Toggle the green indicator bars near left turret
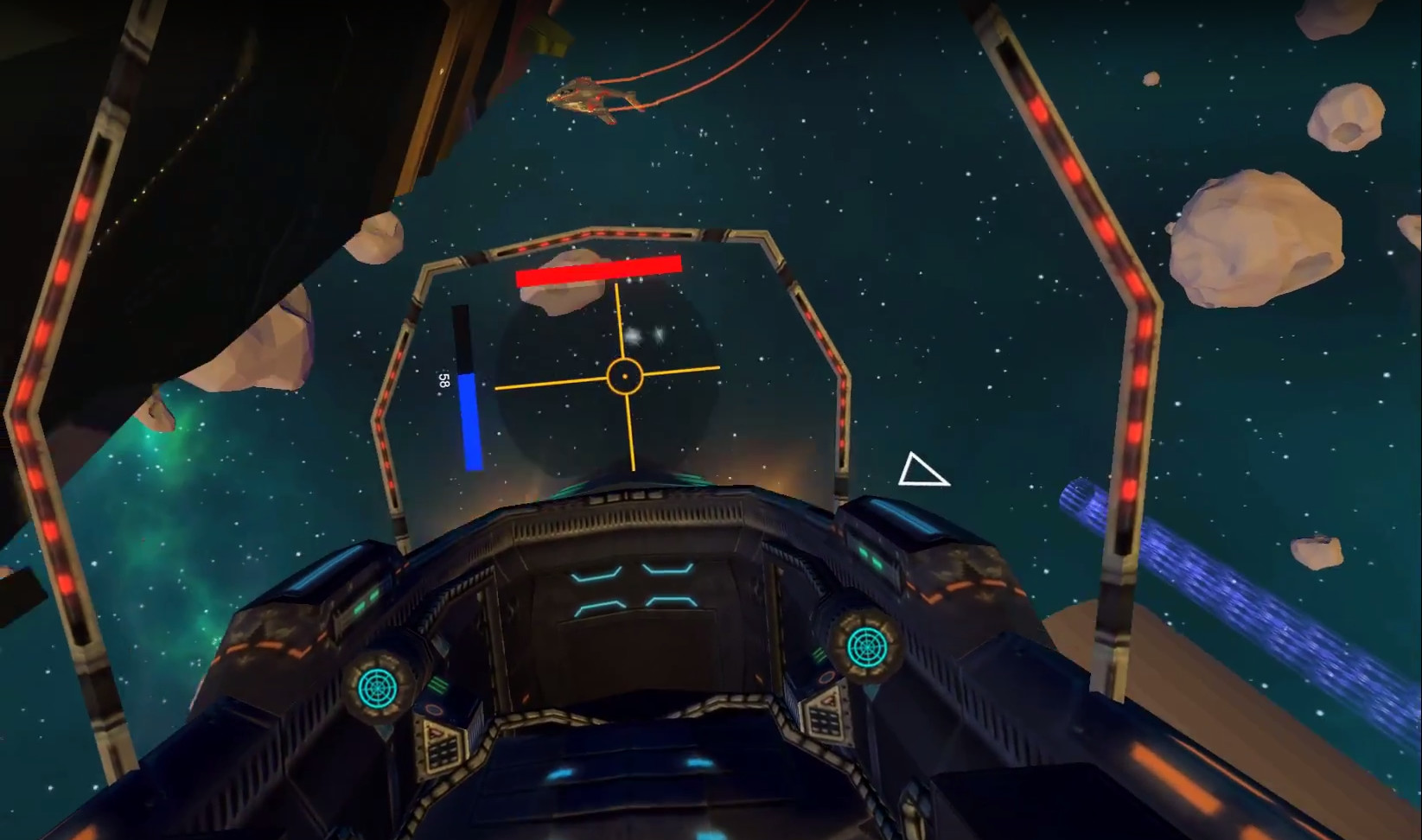The height and width of the screenshot is (840, 1422). click(x=437, y=686)
